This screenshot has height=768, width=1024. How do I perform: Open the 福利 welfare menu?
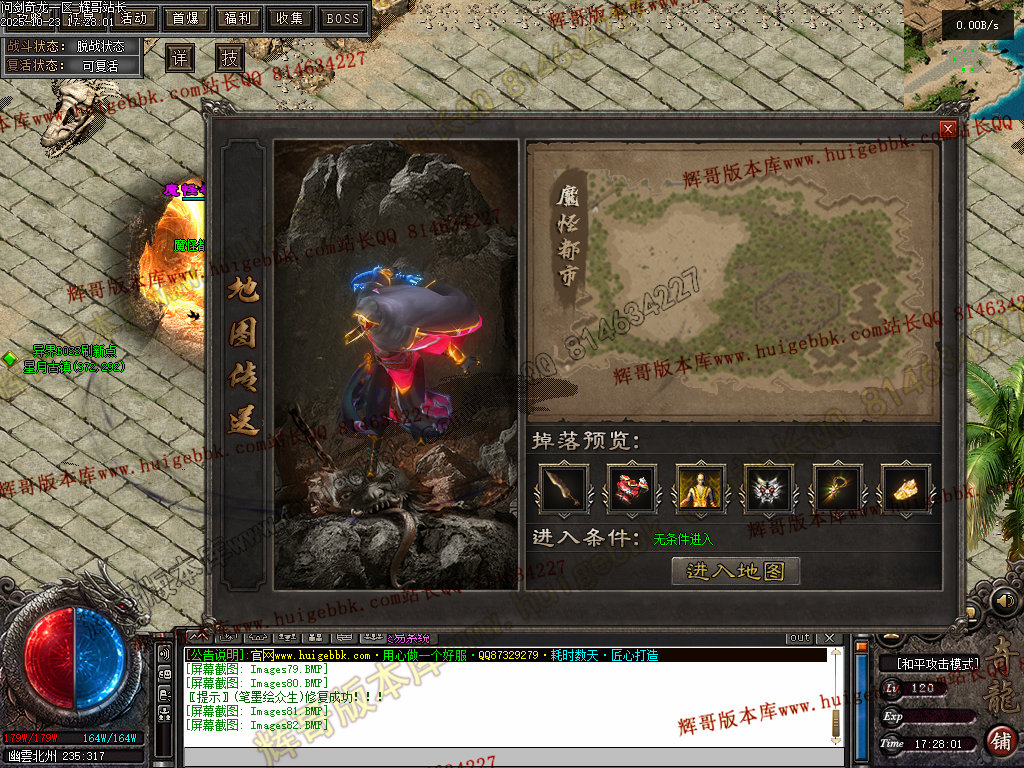coord(239,18)
